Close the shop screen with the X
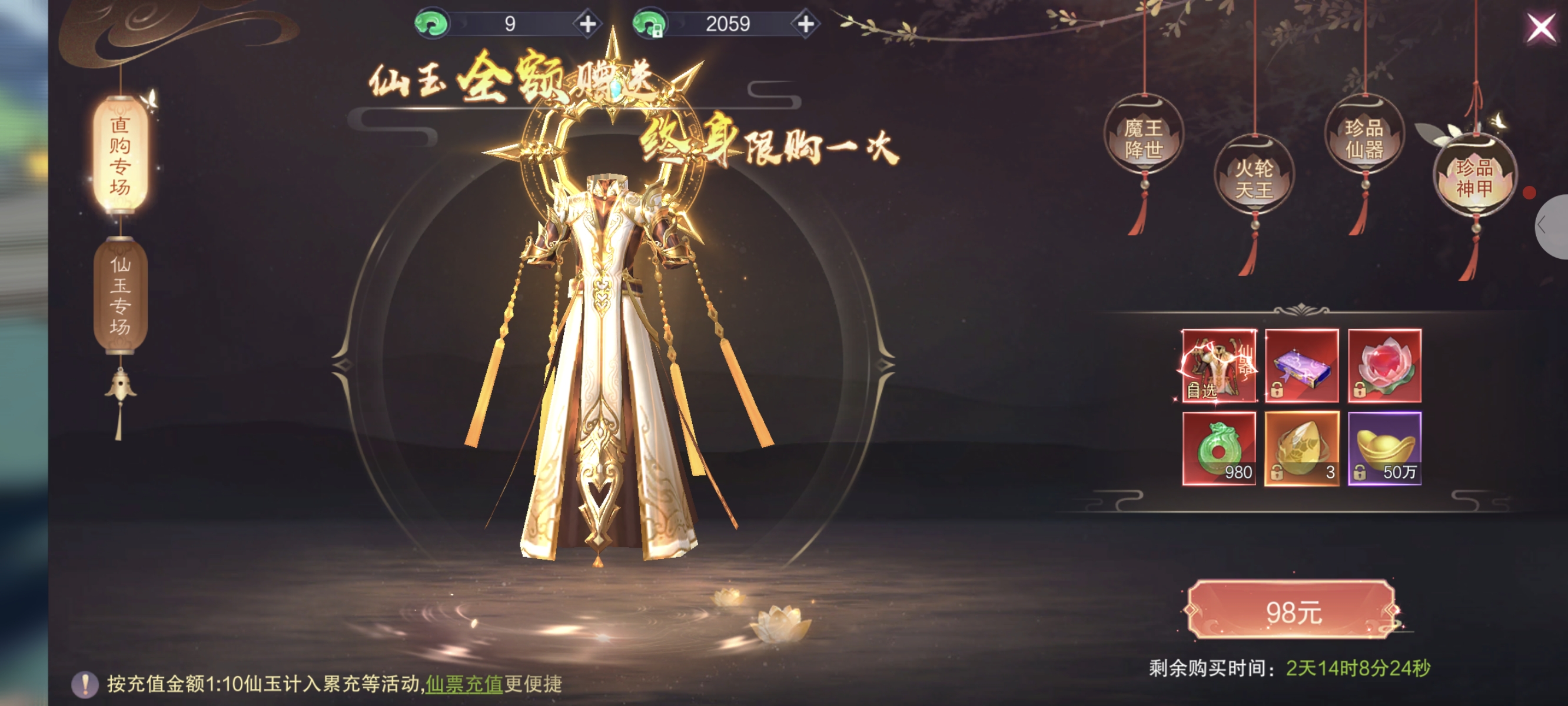 (1540, 28)
